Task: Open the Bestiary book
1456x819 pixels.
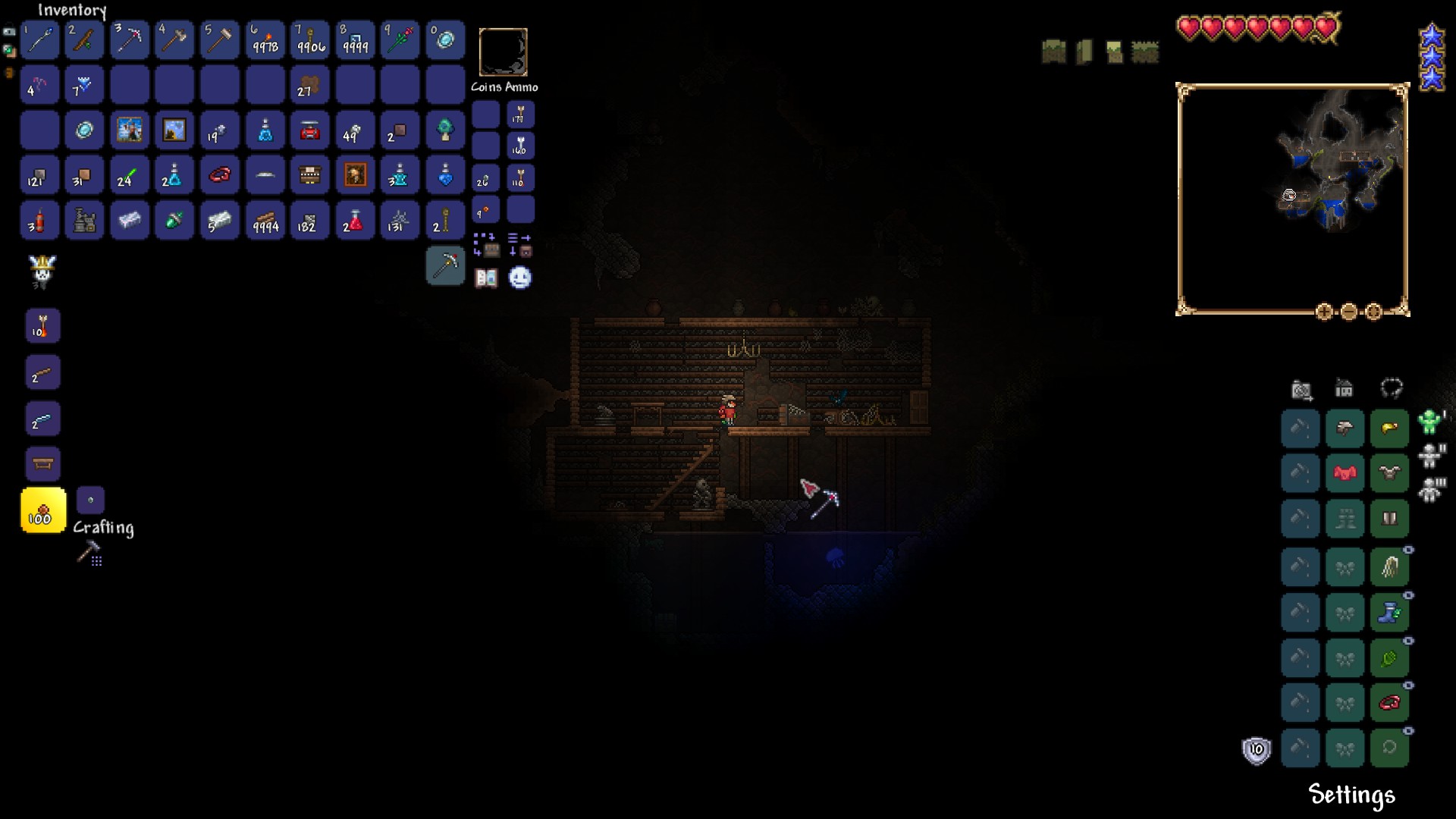Action: (x=486, y=278)
